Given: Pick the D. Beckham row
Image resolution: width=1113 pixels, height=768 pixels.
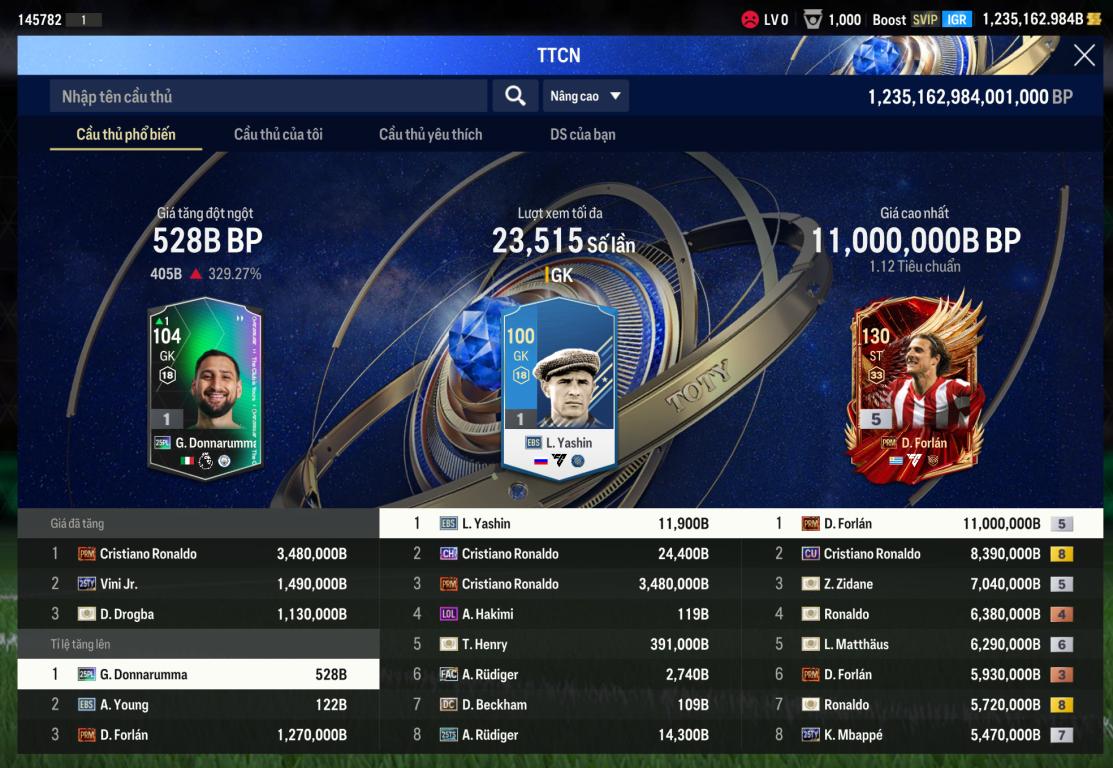Looking at the screenshot, I should 560,705.
